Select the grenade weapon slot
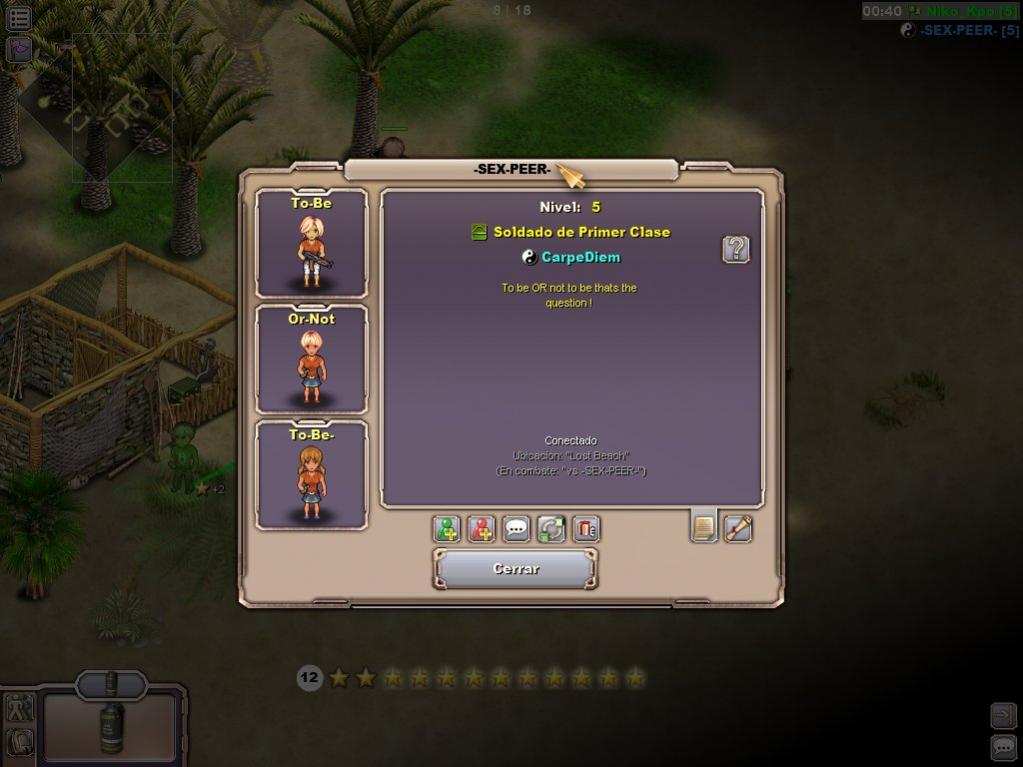Viewport: 1023px width, 767px height. [111, 722]
